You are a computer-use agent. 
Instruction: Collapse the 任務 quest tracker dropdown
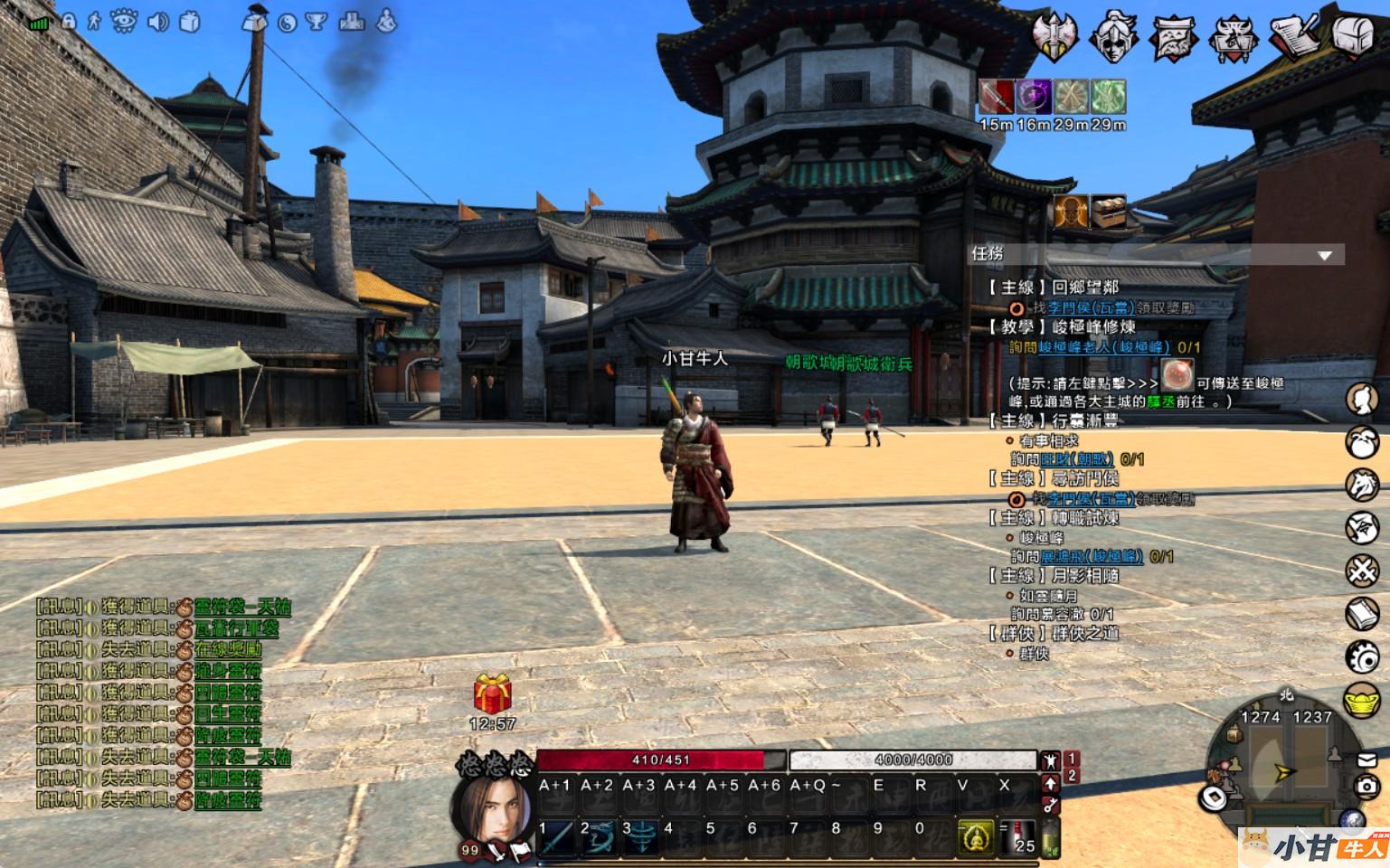[1325, 256]
